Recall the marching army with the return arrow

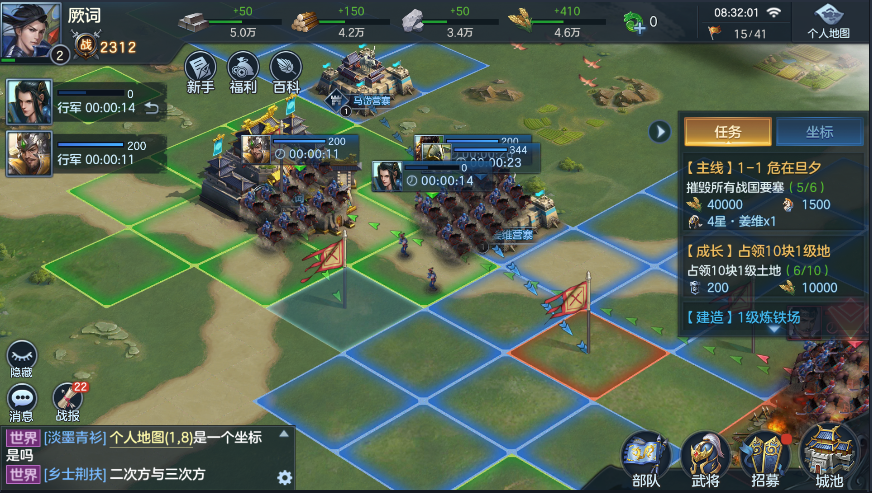(152, 108)
